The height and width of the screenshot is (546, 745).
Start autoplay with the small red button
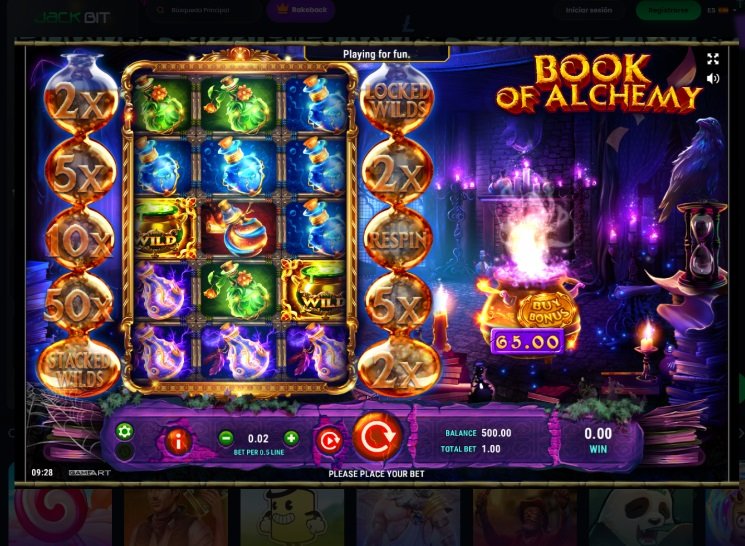328,438
